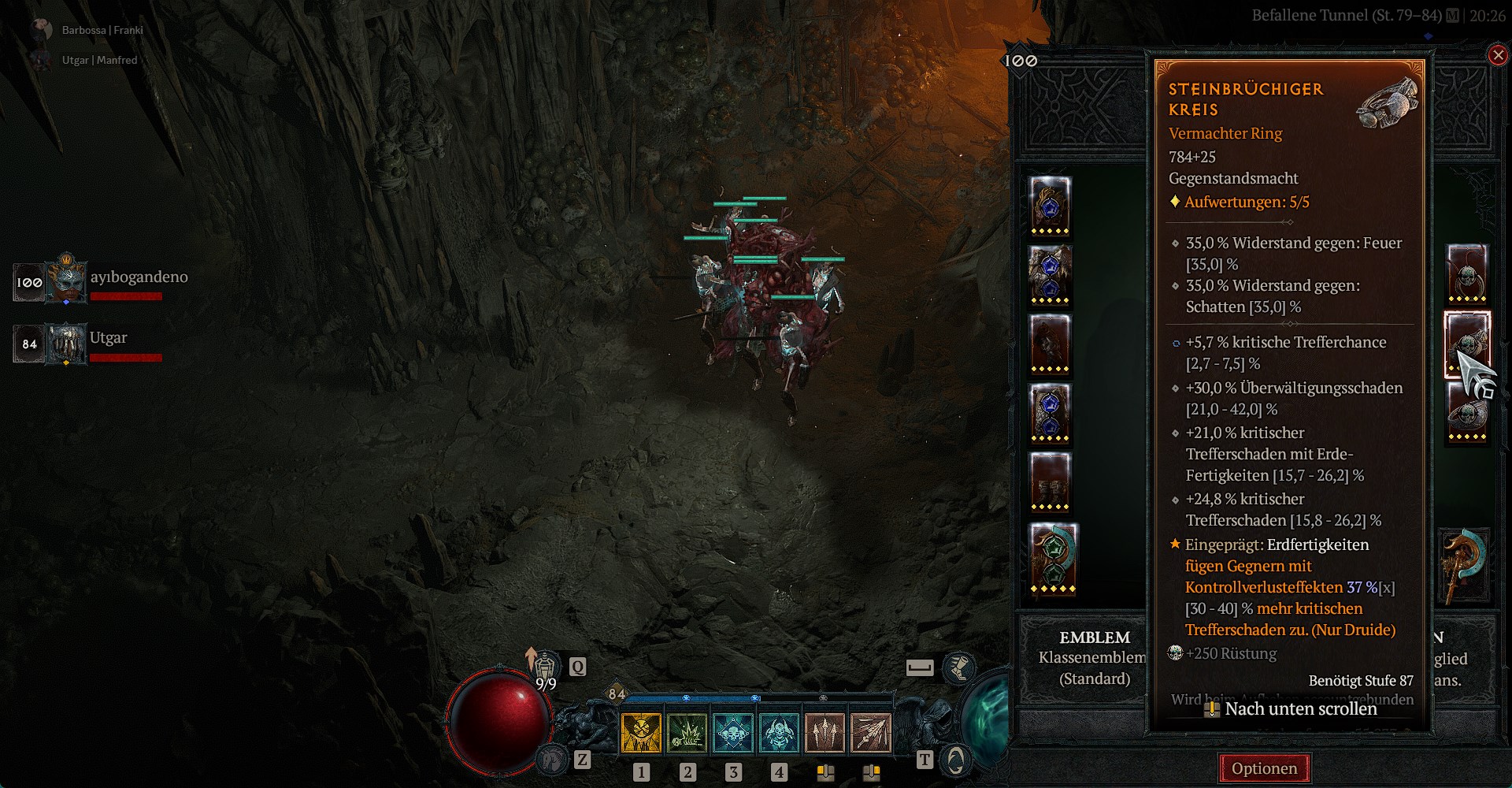The width and height of the screenshot is (1512, 788).
Task: Select the Klassenemblem emblem tile
Action: click(1094, 658)
